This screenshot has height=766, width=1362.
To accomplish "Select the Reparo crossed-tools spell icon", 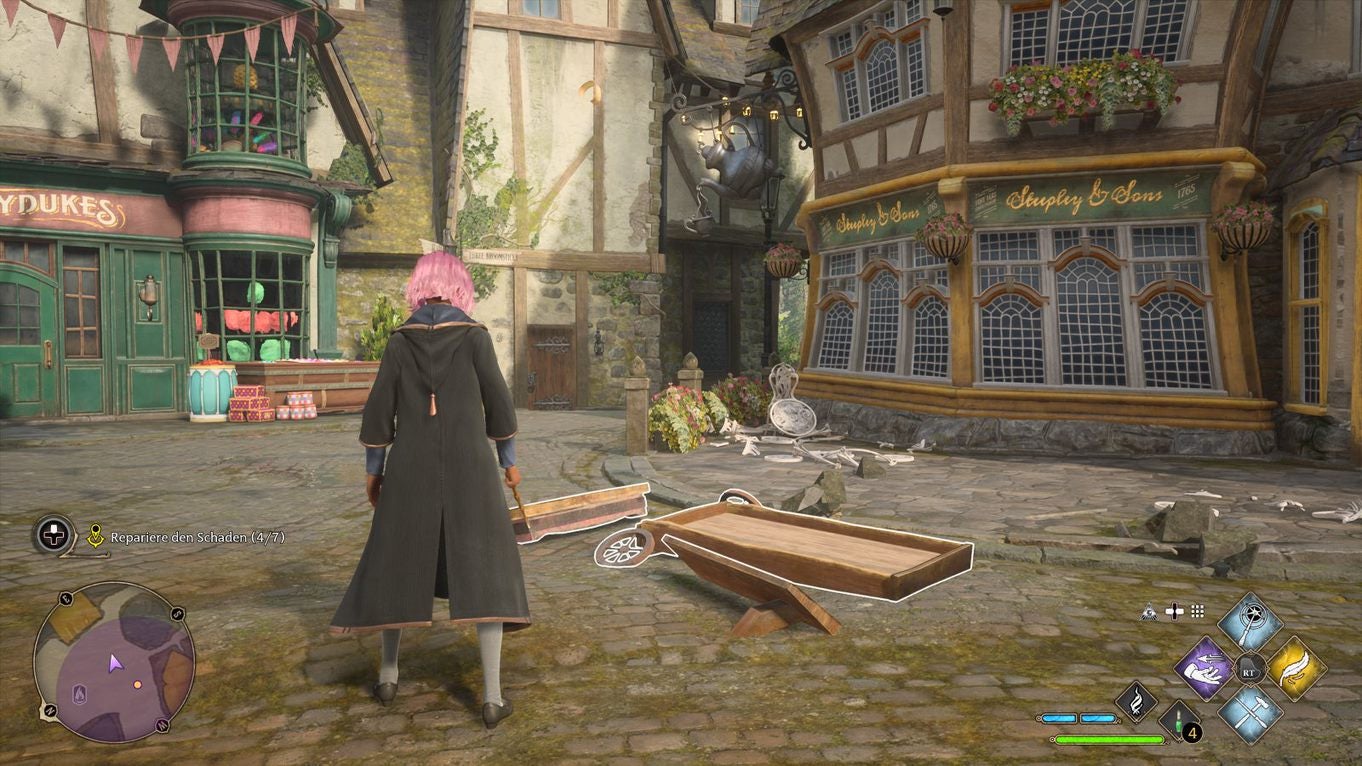I will tap(1250, 716).
